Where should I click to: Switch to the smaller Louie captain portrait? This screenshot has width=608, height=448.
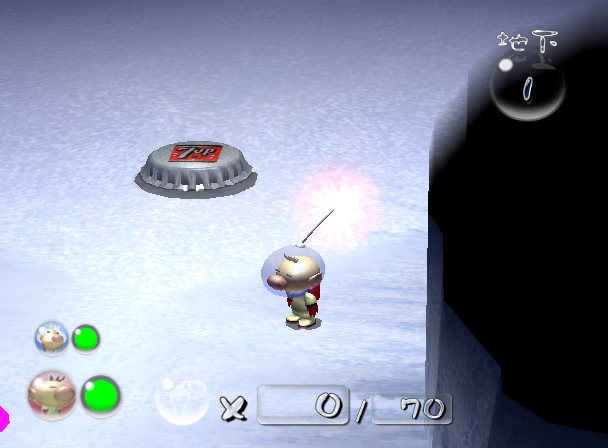pos(51,337)
